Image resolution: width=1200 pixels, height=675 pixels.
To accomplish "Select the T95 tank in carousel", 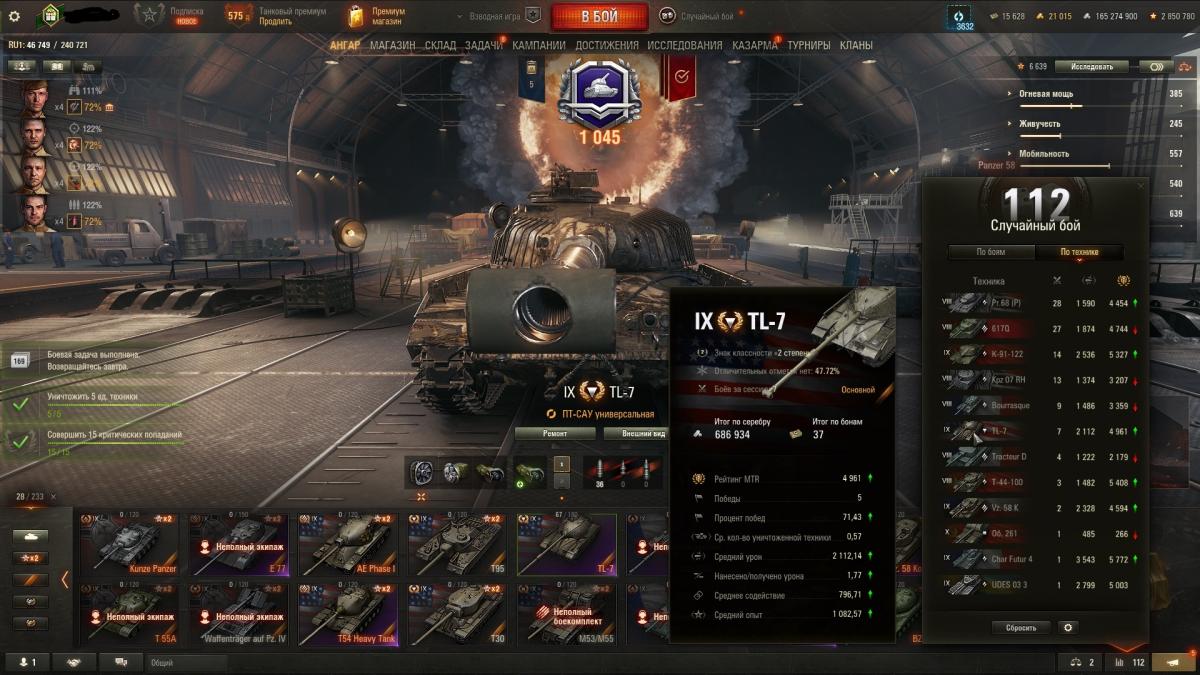I will (455, 545).
